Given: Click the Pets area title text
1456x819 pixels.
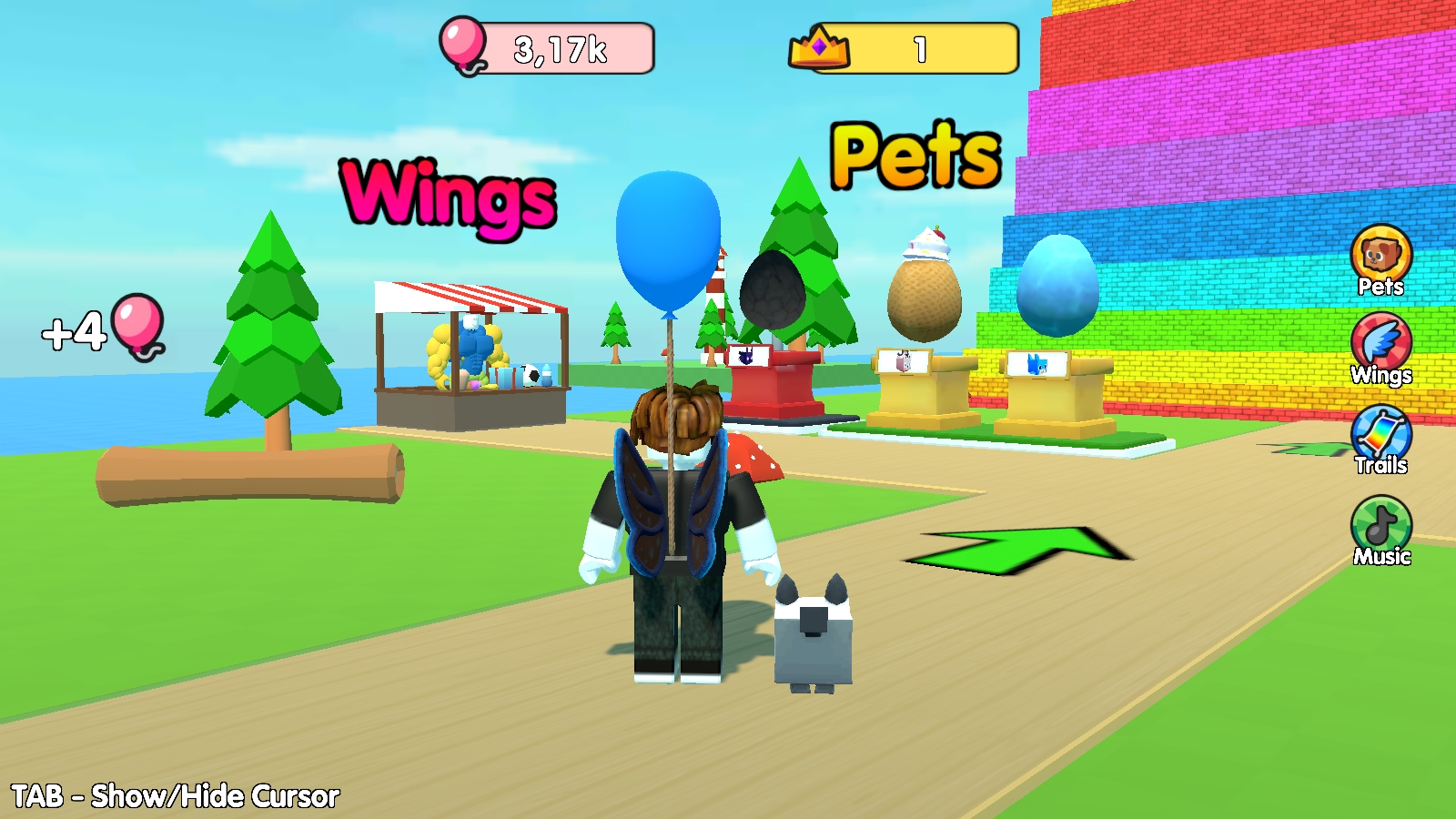Looking at the screenshot, I should pyautogui.click(x=913, y=152).
